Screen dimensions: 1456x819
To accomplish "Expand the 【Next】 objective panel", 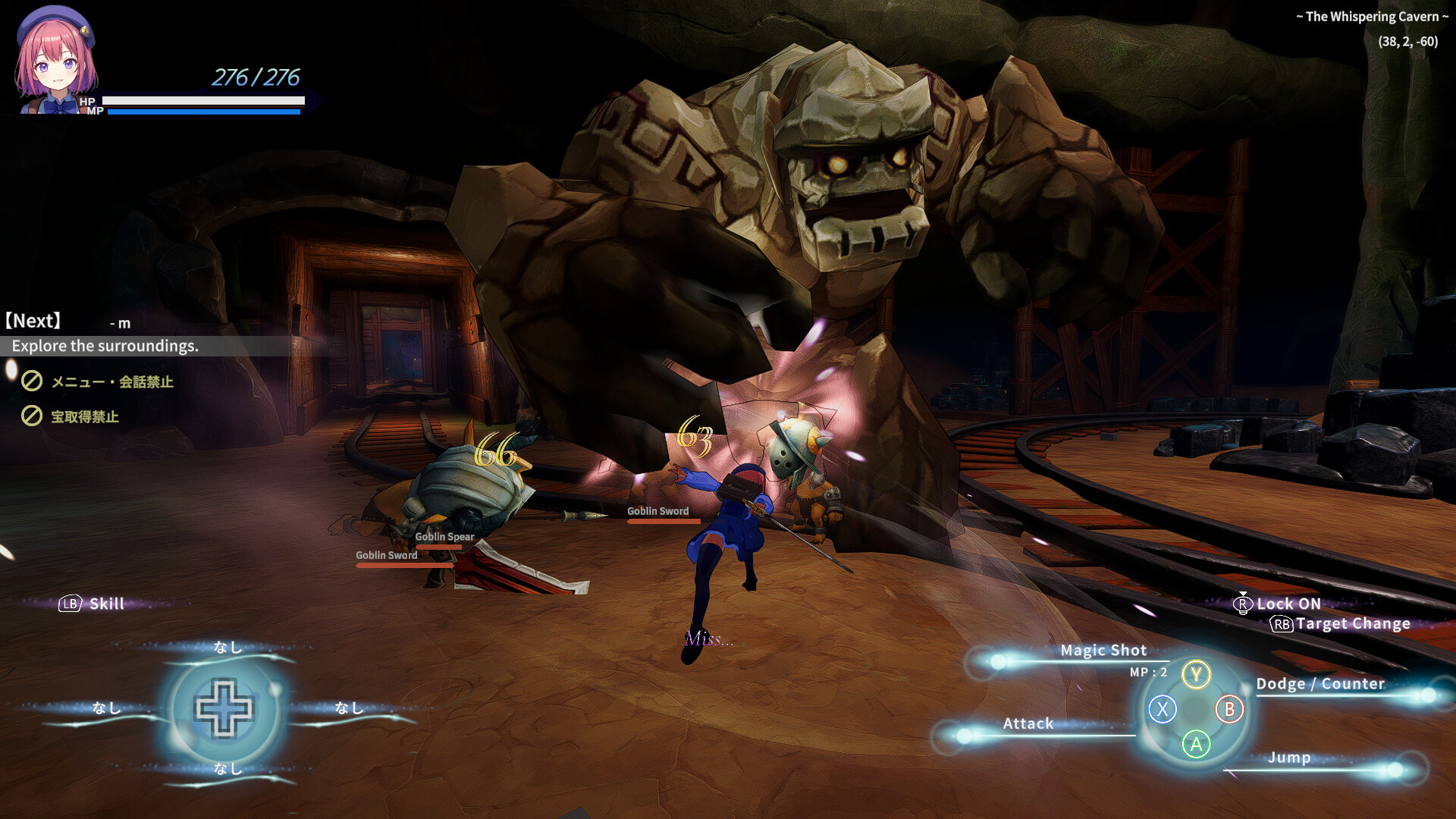I will [33, 321].
